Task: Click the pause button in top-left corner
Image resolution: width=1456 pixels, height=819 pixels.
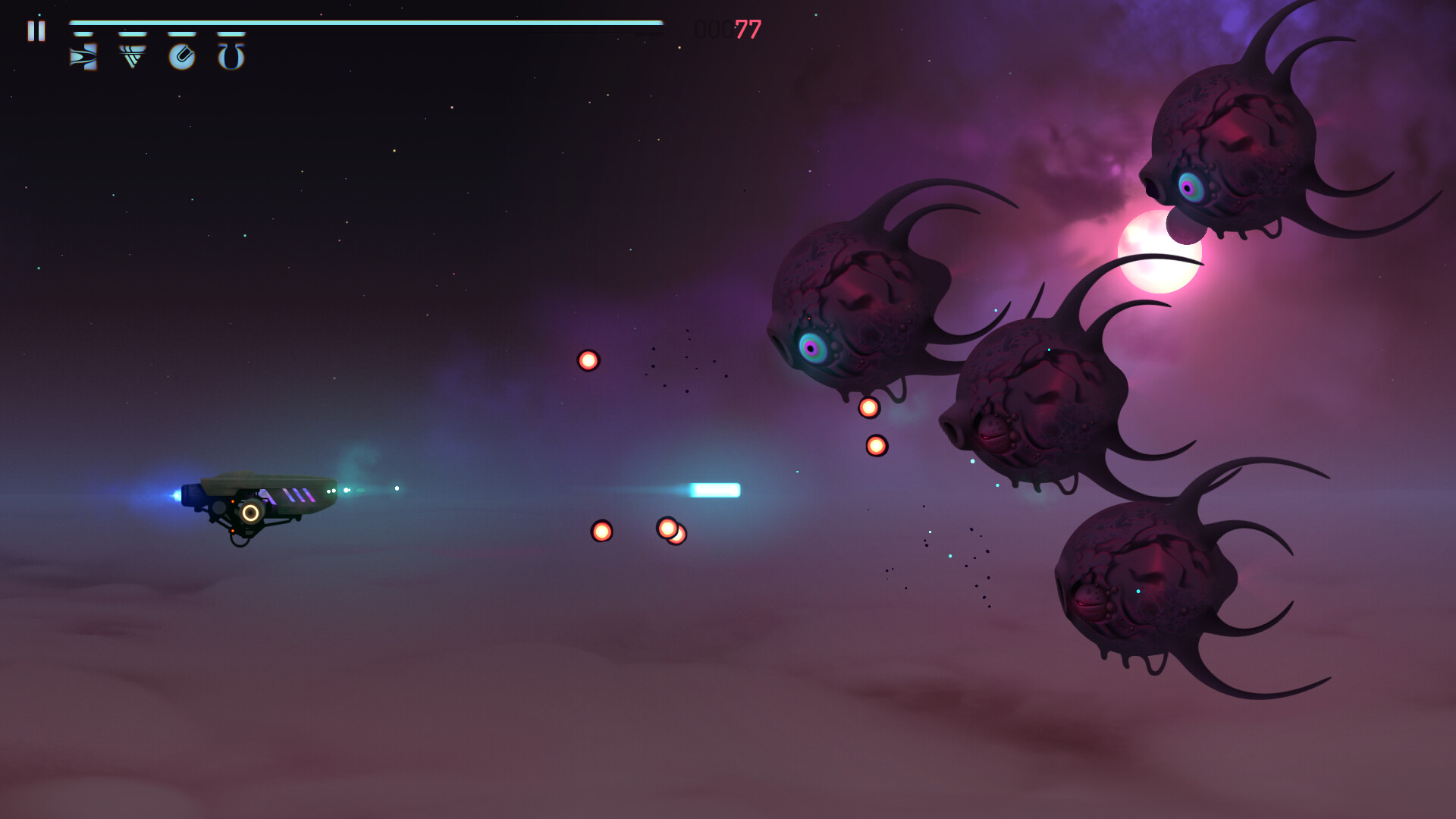Action: tap(36, 31)
